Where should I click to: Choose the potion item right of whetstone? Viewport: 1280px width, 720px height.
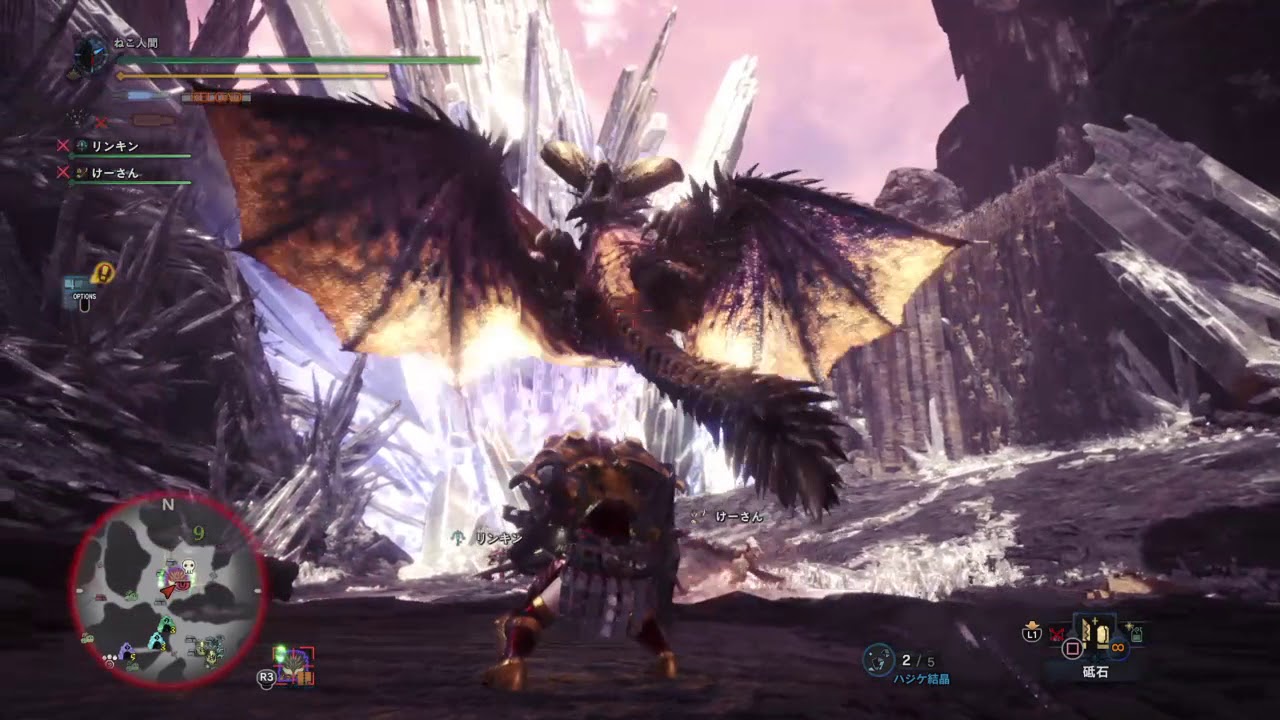(x=1136, y=632)
